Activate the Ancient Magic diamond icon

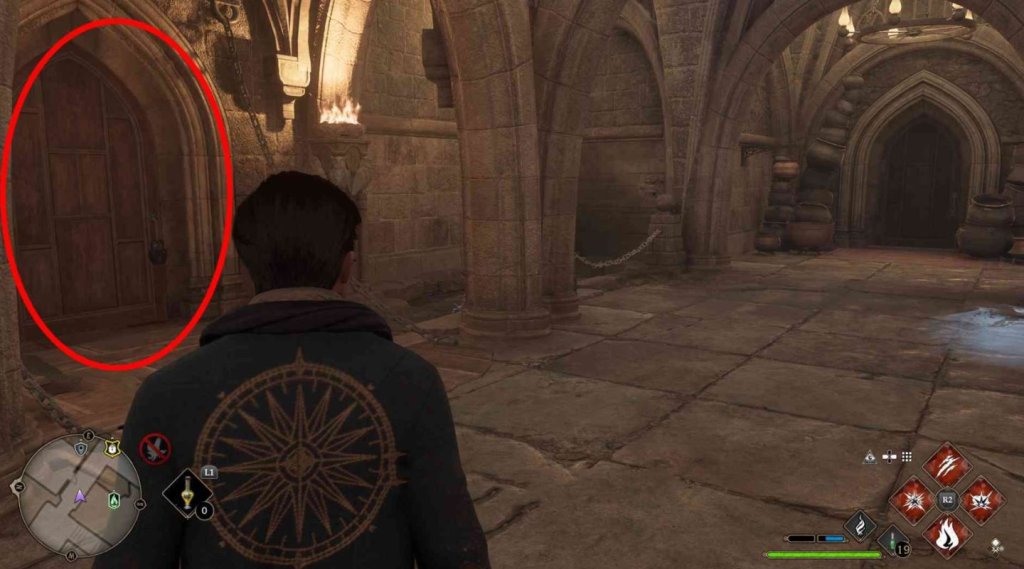tap(860, 524)
